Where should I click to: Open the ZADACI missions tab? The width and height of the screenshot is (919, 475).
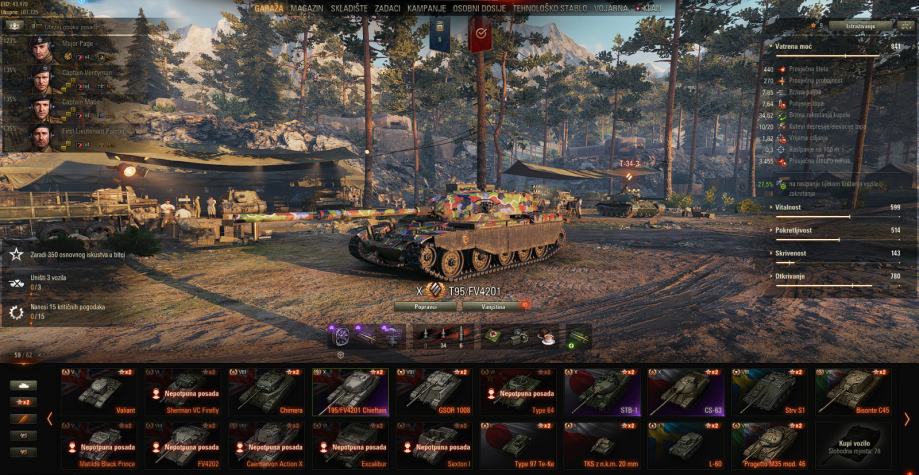[x=388, y=7]
